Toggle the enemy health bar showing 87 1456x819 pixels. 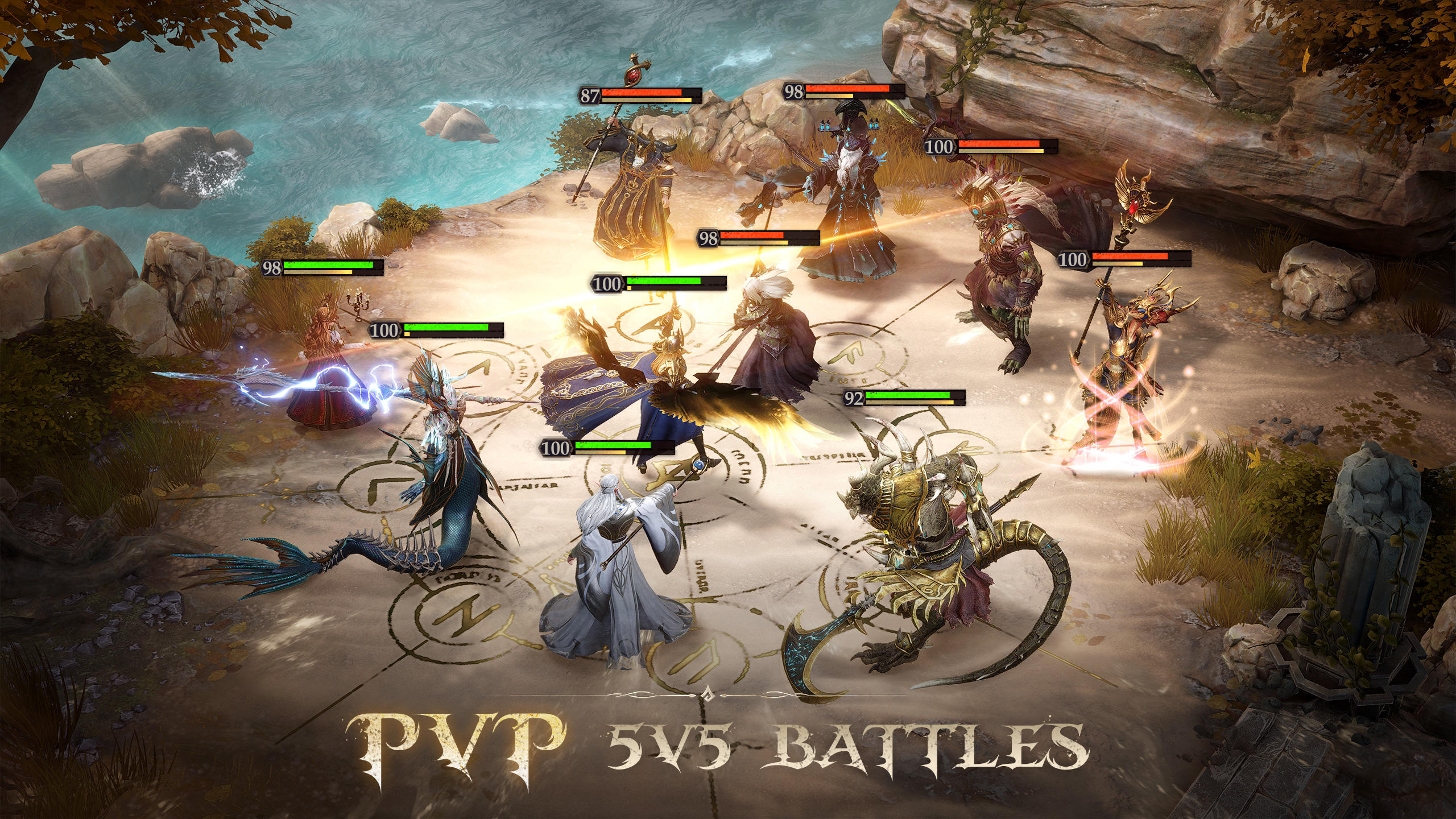(588, 96)
